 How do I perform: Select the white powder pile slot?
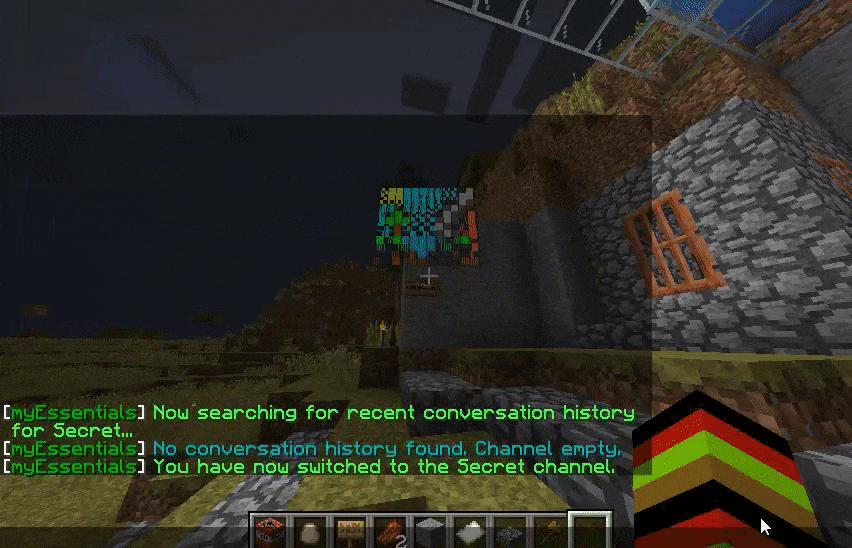click(468, 531)
